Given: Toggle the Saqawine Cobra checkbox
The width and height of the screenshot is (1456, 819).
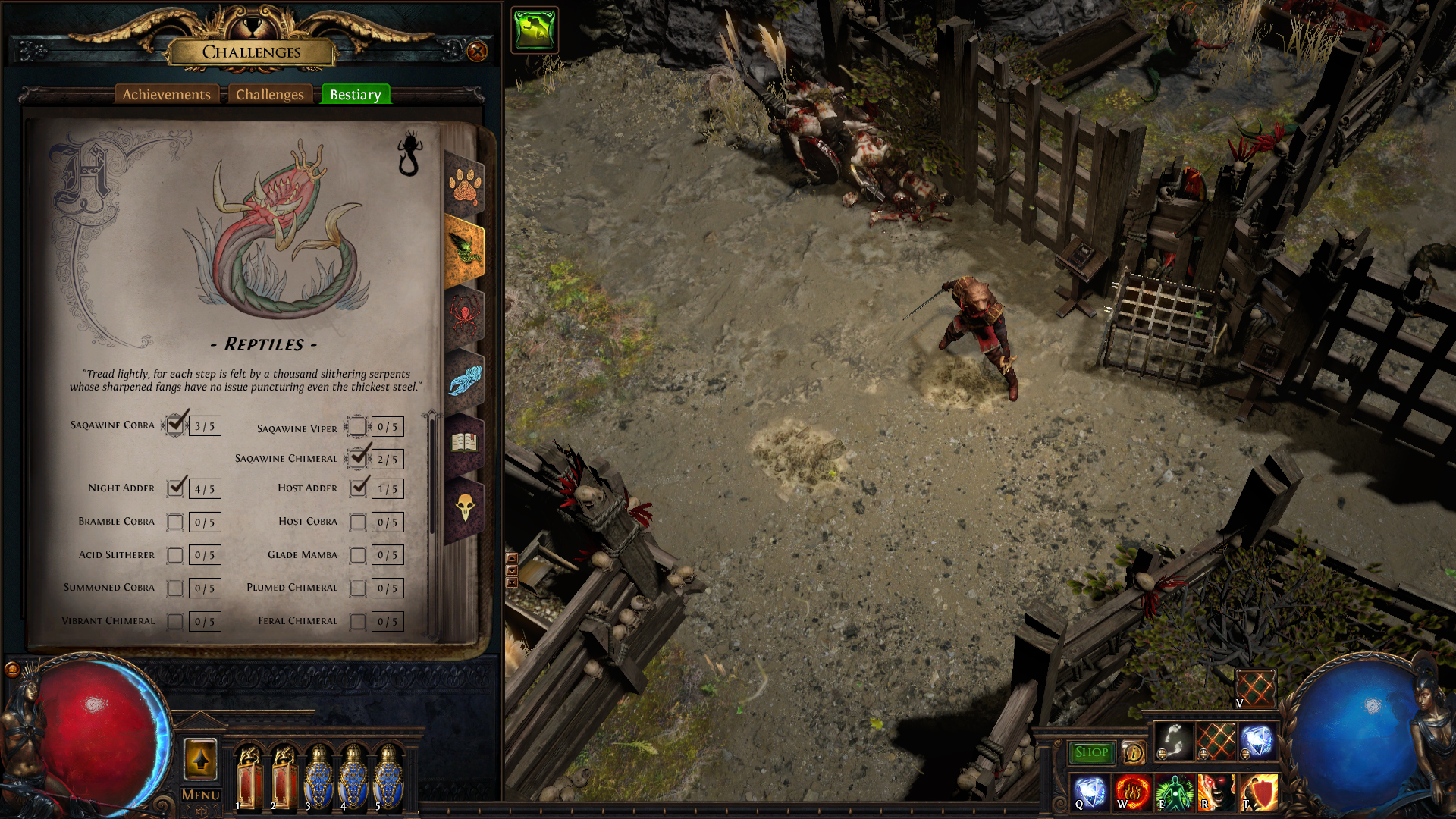Looking at the screenshot, I should pos(176,425).
